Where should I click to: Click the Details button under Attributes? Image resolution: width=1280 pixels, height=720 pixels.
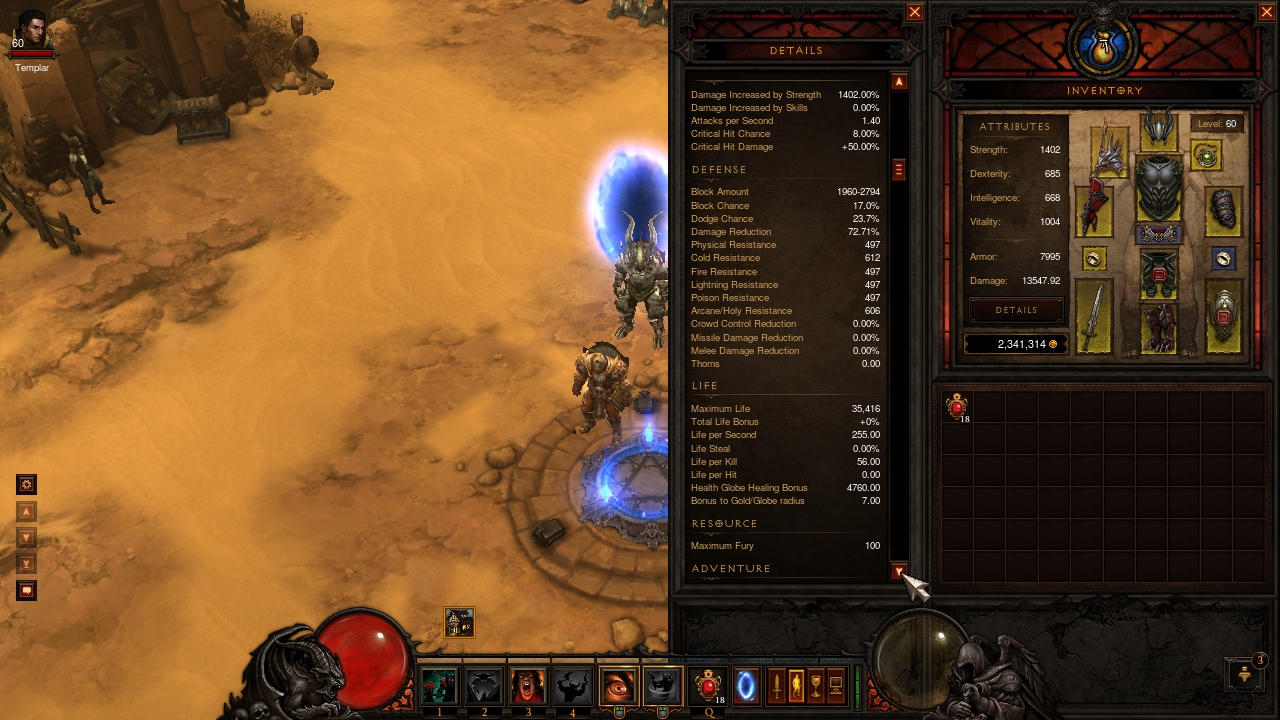[x=1016, y=310]
